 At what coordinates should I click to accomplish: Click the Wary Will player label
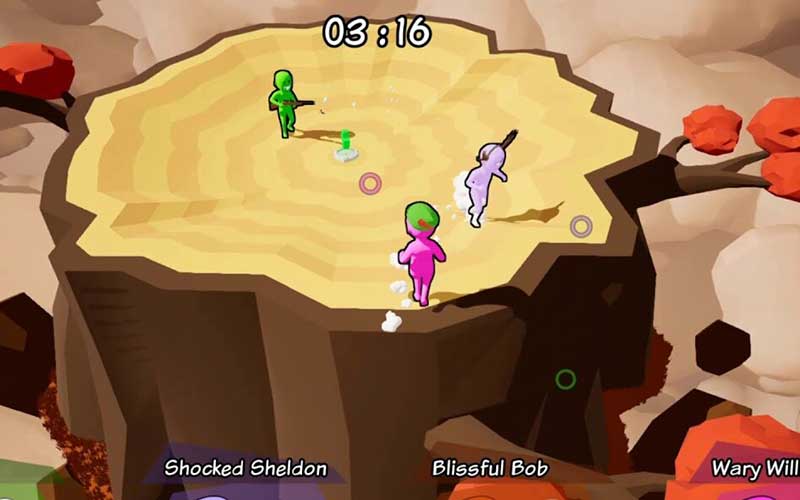(754, 467)
